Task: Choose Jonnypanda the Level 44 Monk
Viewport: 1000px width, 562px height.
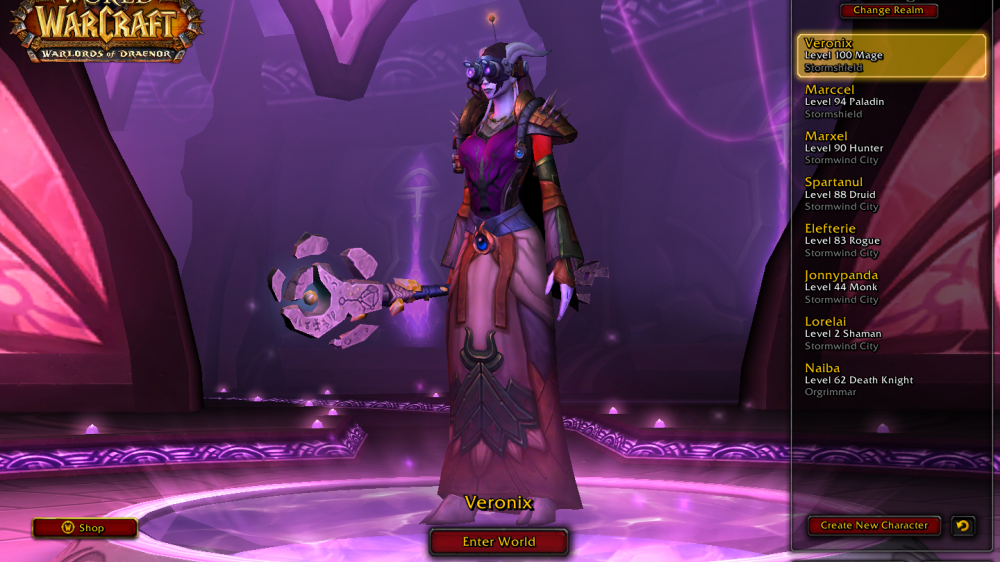Action: (x=892, y=287)
